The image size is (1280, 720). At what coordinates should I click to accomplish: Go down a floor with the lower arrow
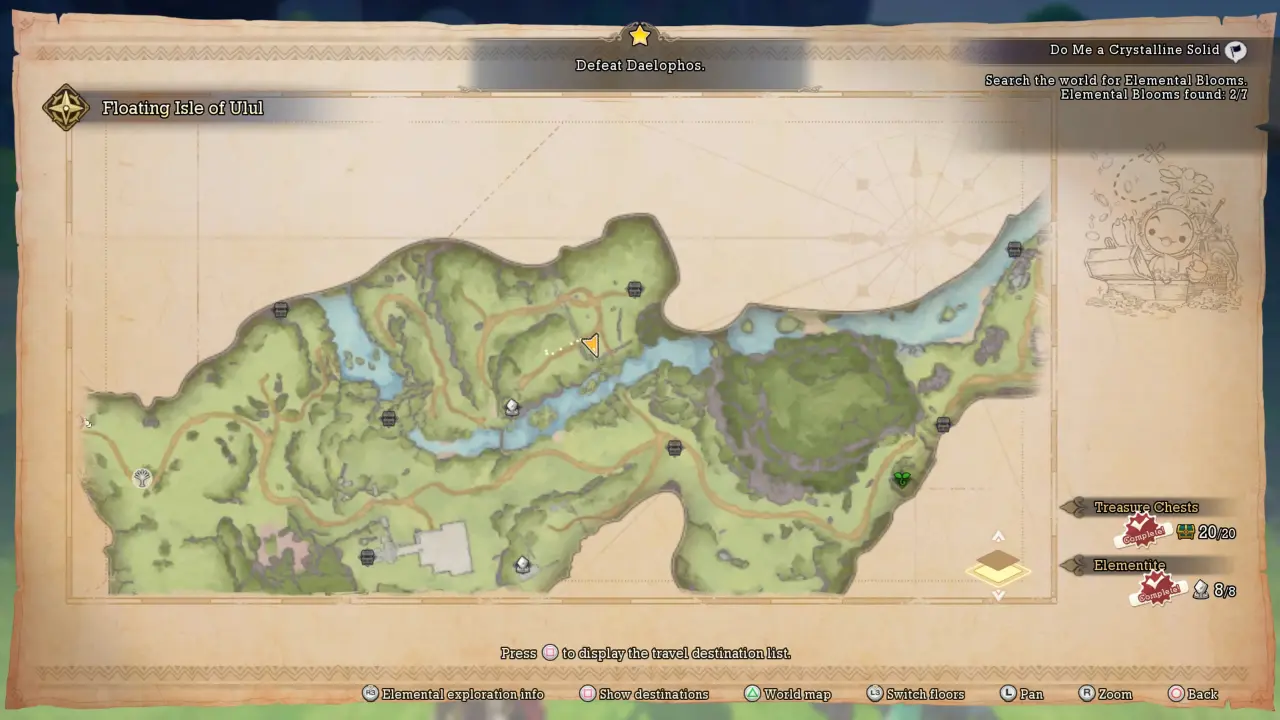[x=998, y=595]
